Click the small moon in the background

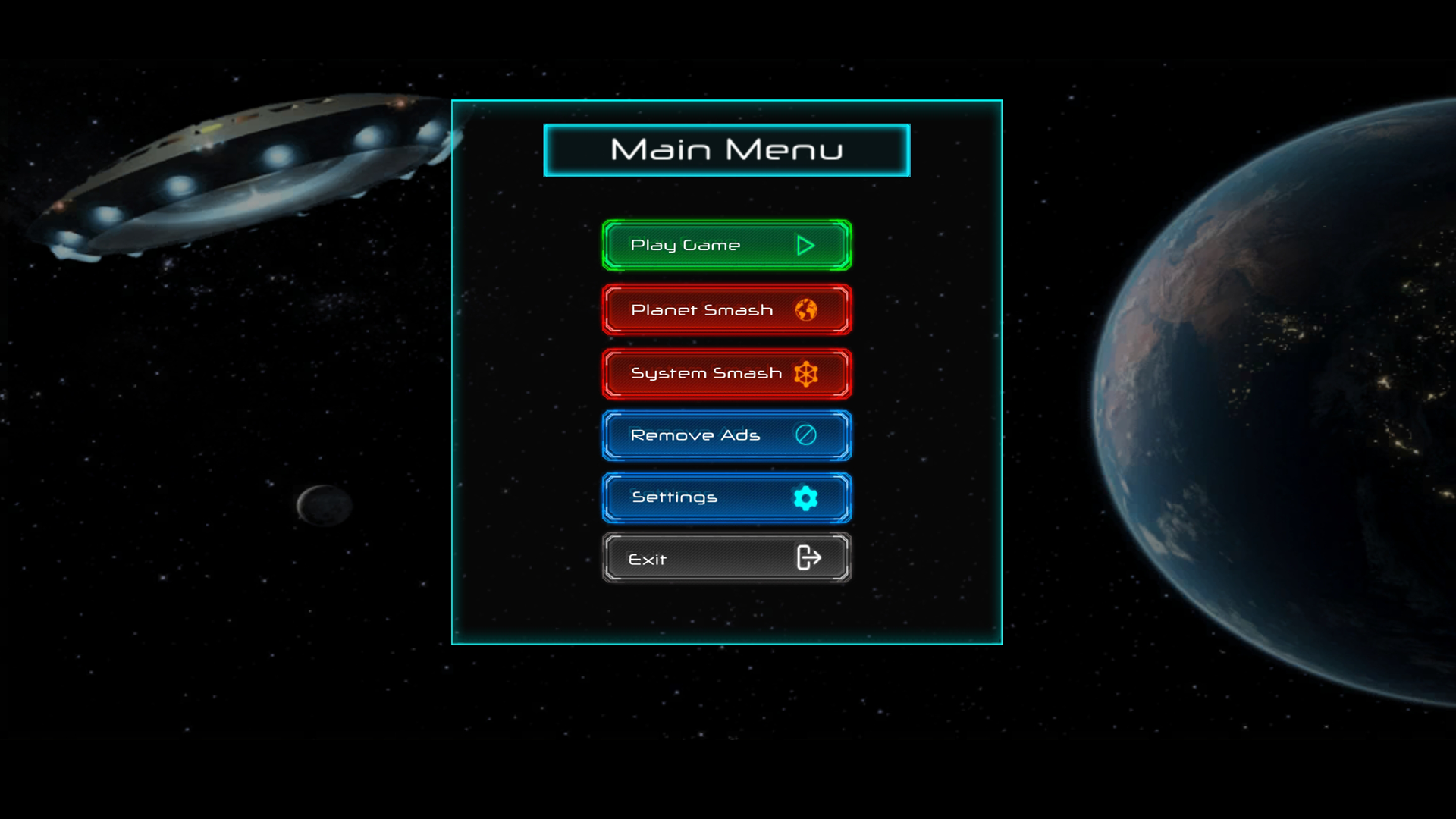[x=325, y=504]
